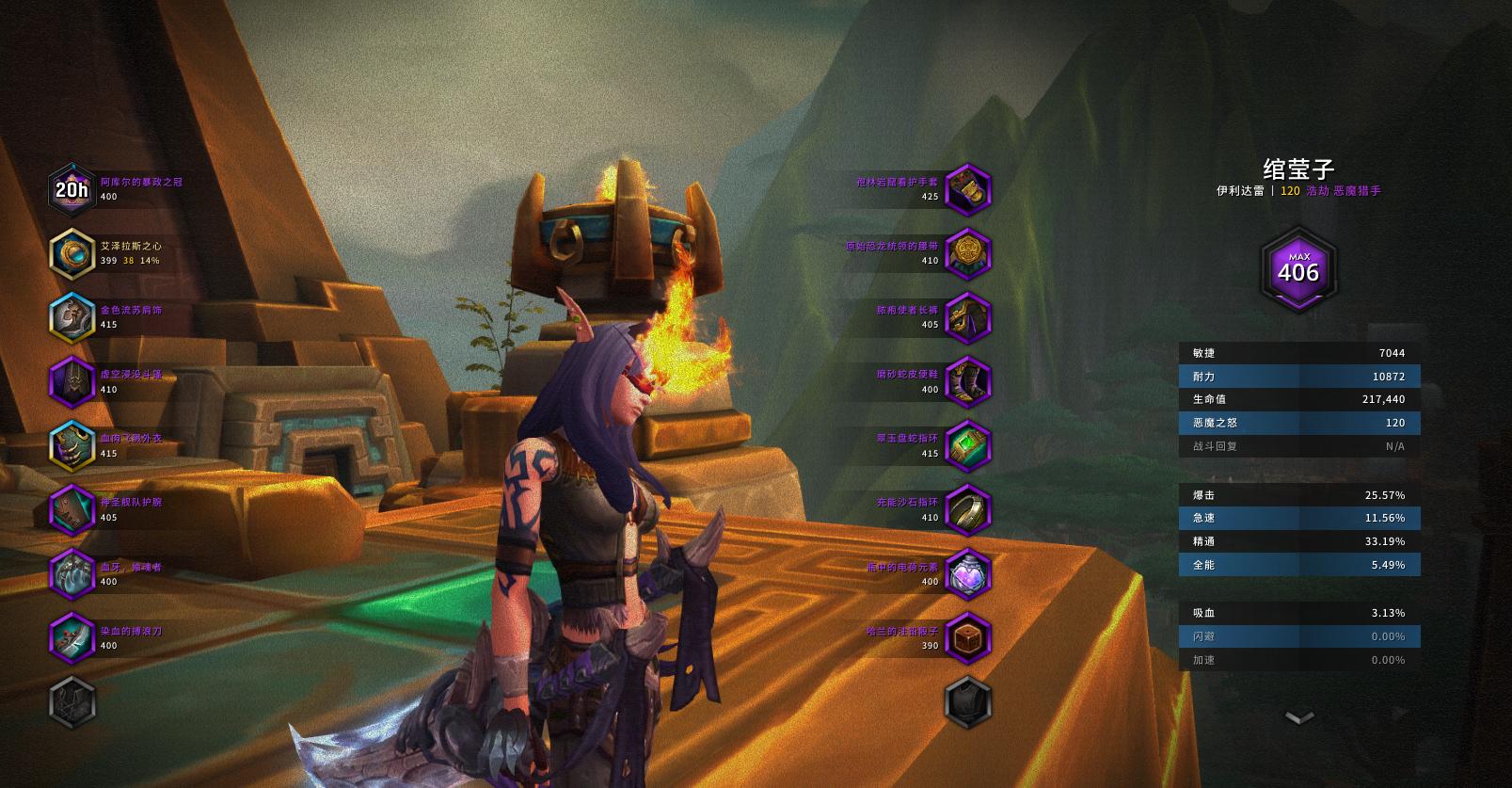The height and width of the screenshot is (788, 1512).
Task: Select the 血牙，缩魂者 weapon slot
Action: 72,574
